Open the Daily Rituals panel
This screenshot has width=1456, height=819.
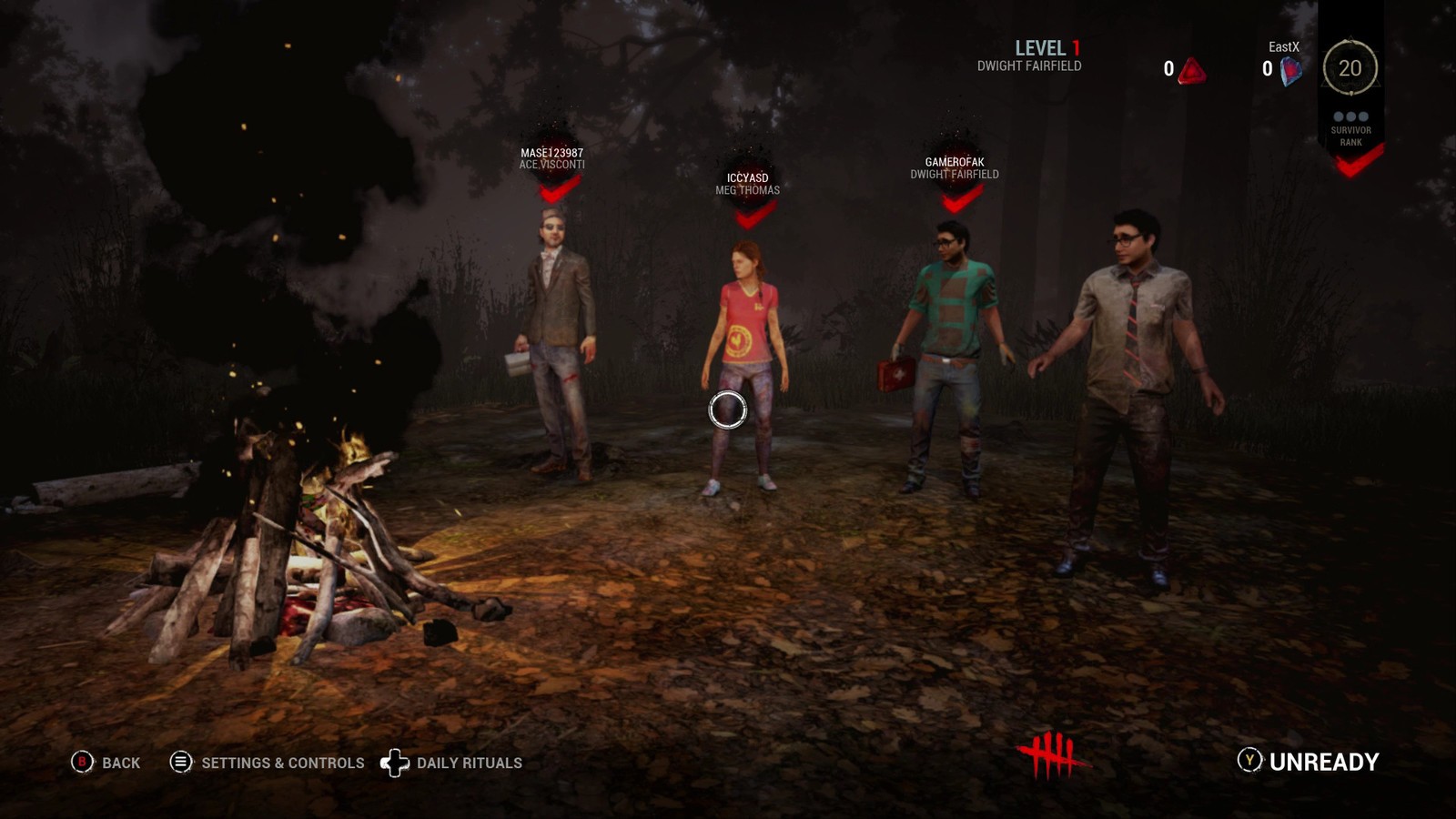452,763
